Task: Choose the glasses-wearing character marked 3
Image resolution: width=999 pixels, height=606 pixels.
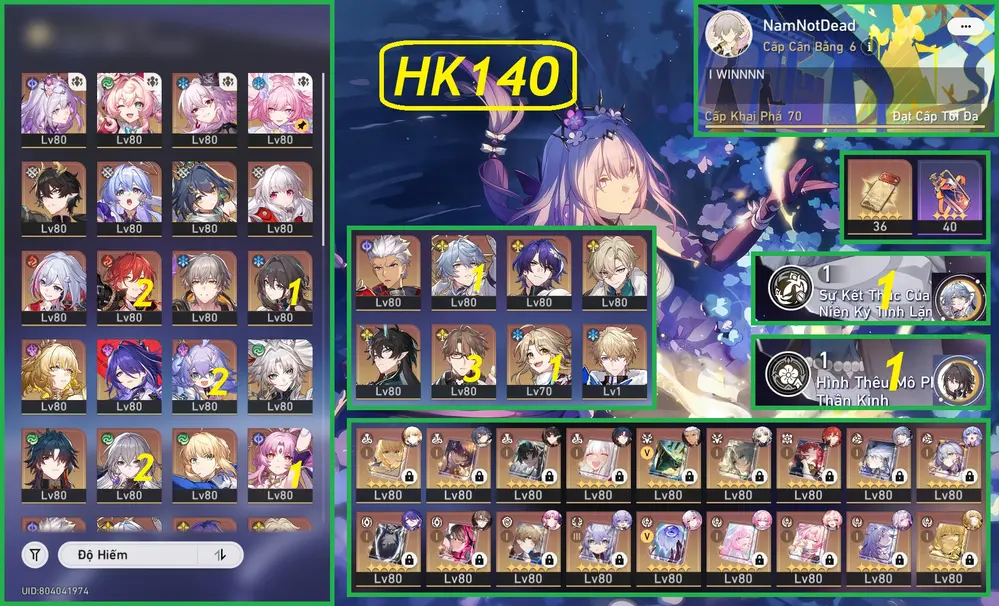Action: tap(463, 358)
